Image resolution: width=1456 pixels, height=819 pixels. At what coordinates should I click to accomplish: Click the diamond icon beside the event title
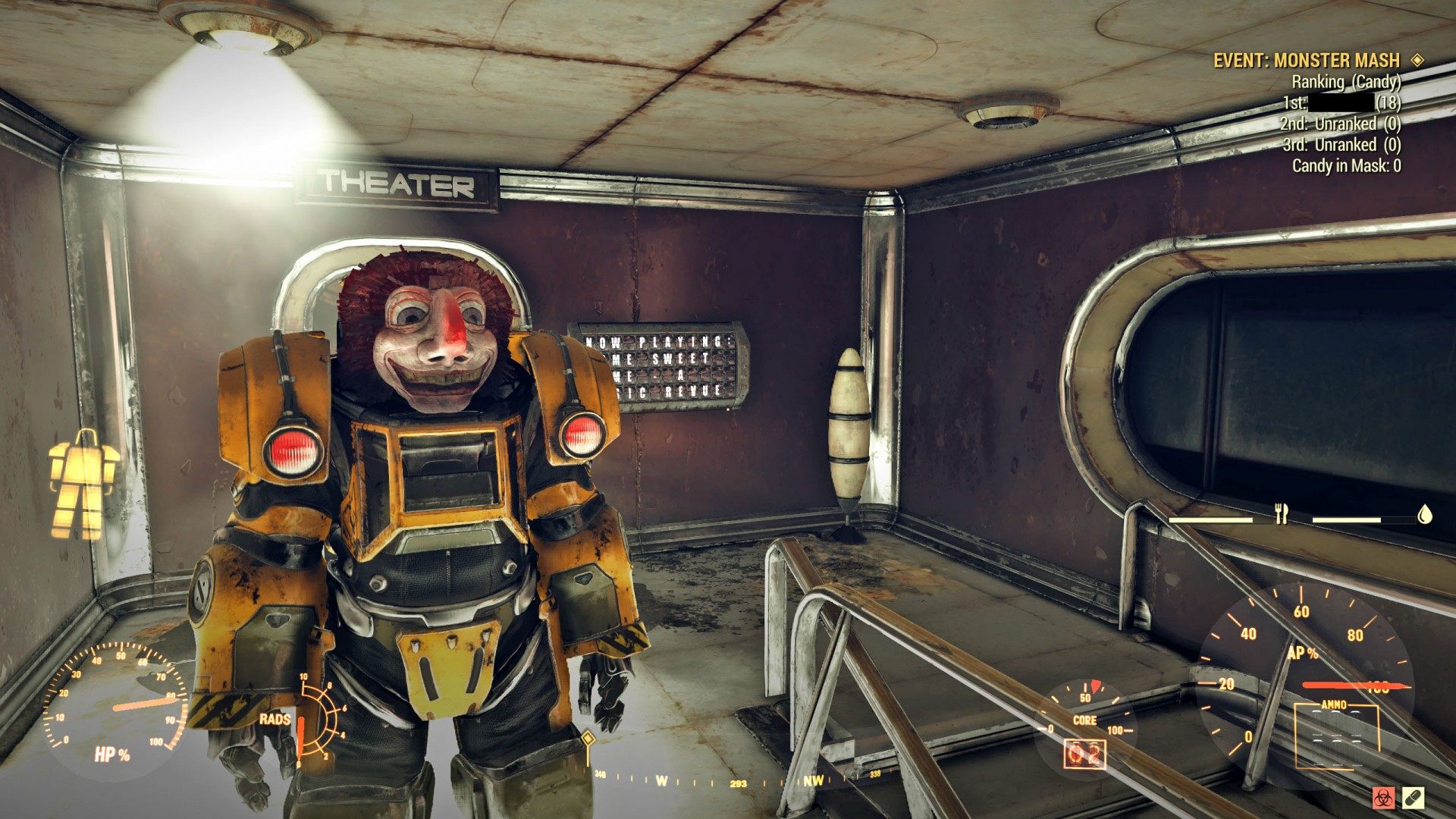[x=1417, y=60]
